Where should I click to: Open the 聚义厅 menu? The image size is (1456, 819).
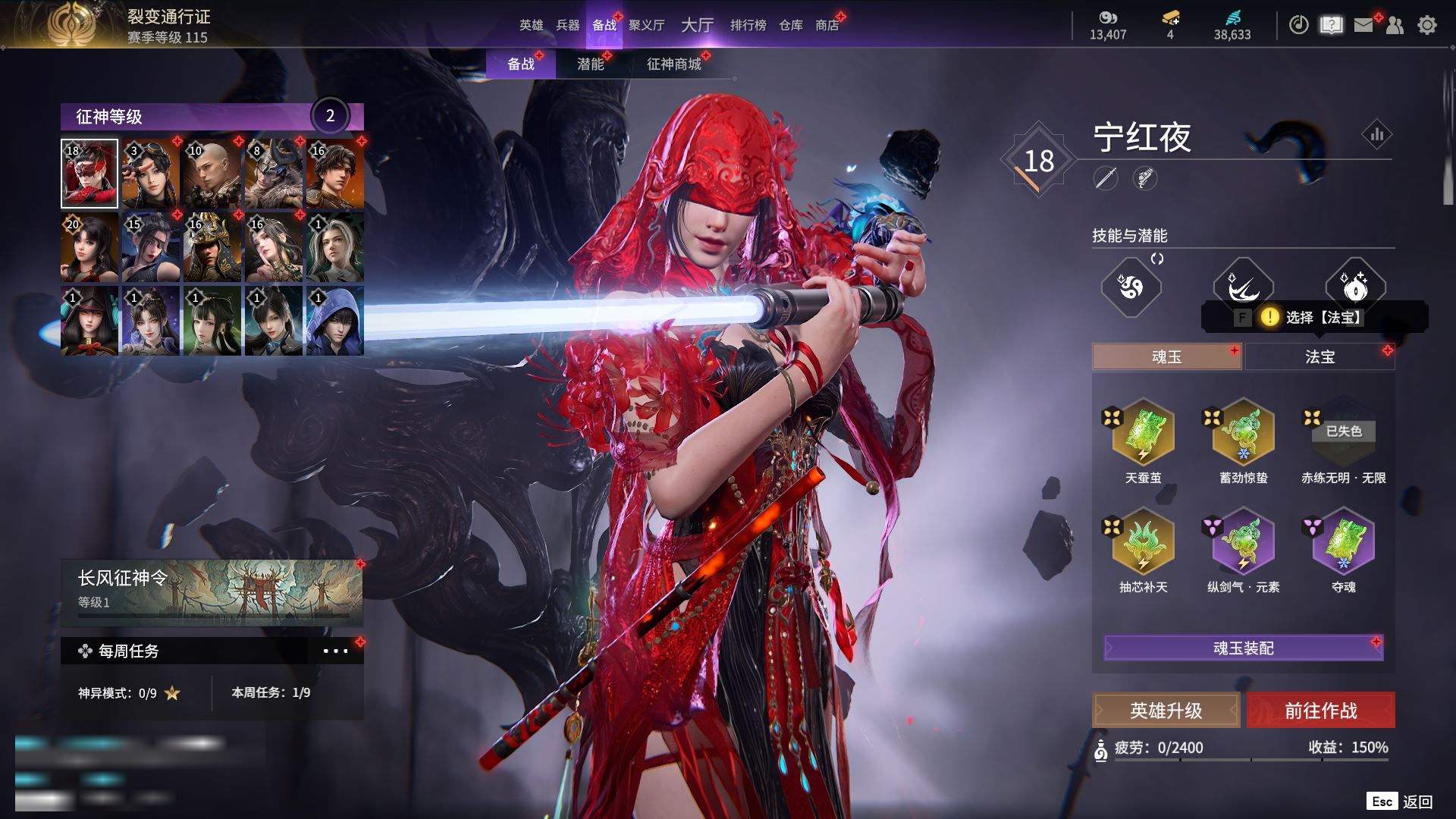click(646, 25)
